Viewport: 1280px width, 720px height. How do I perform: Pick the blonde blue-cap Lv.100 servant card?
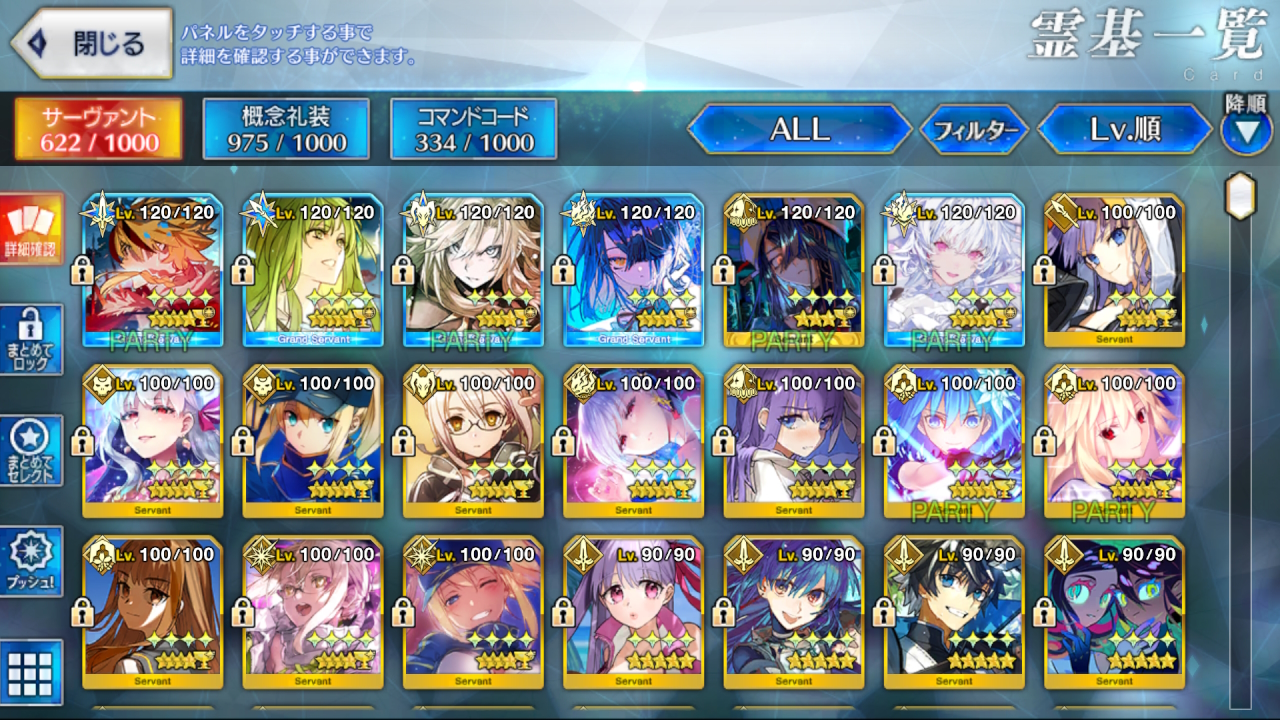pyautogui.click(x=313, y=441)
